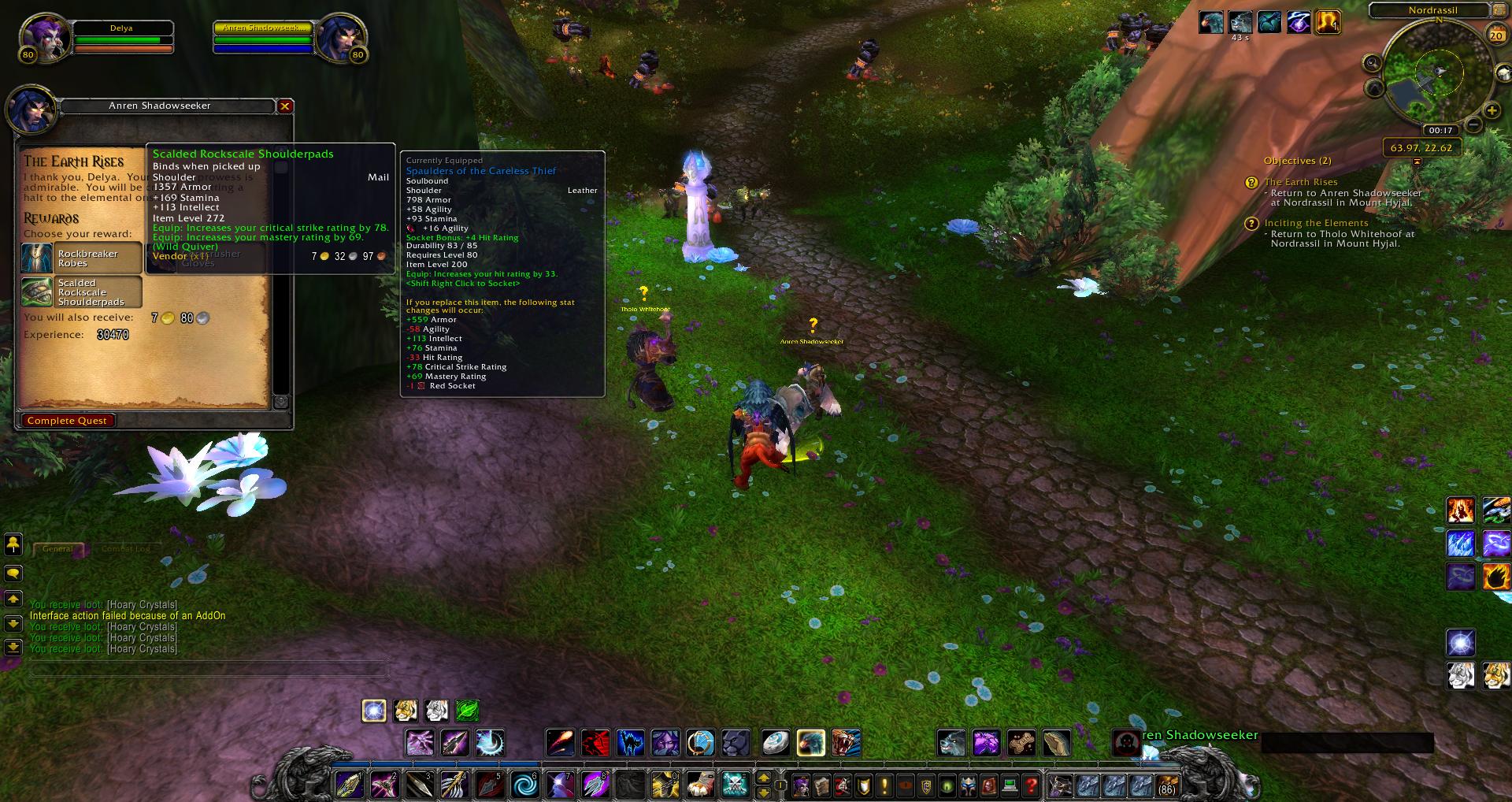
Task: Open the help menu red question mark
Action: point(1031,785)
